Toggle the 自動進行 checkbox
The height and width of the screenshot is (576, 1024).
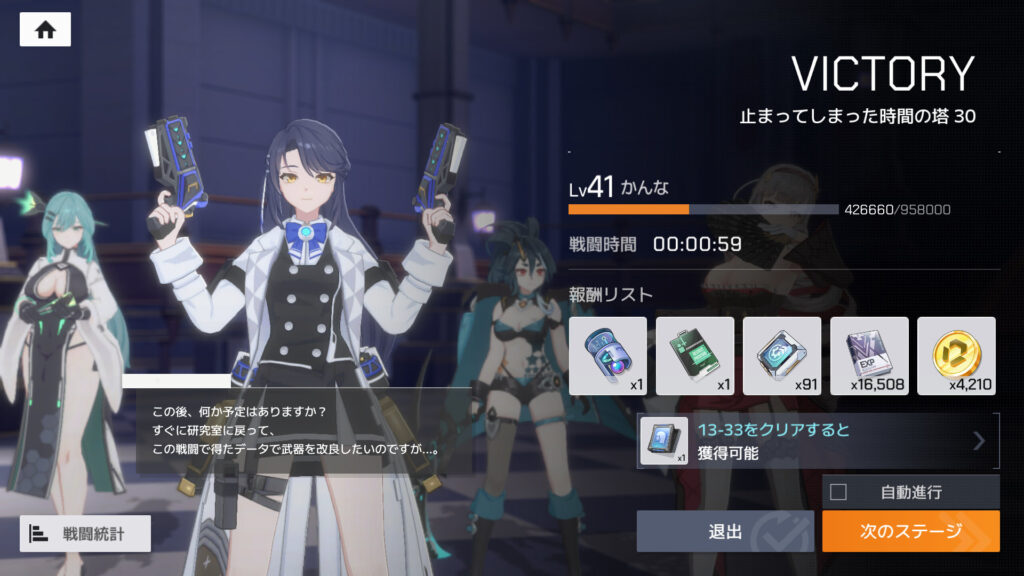[x=839, y=491]
